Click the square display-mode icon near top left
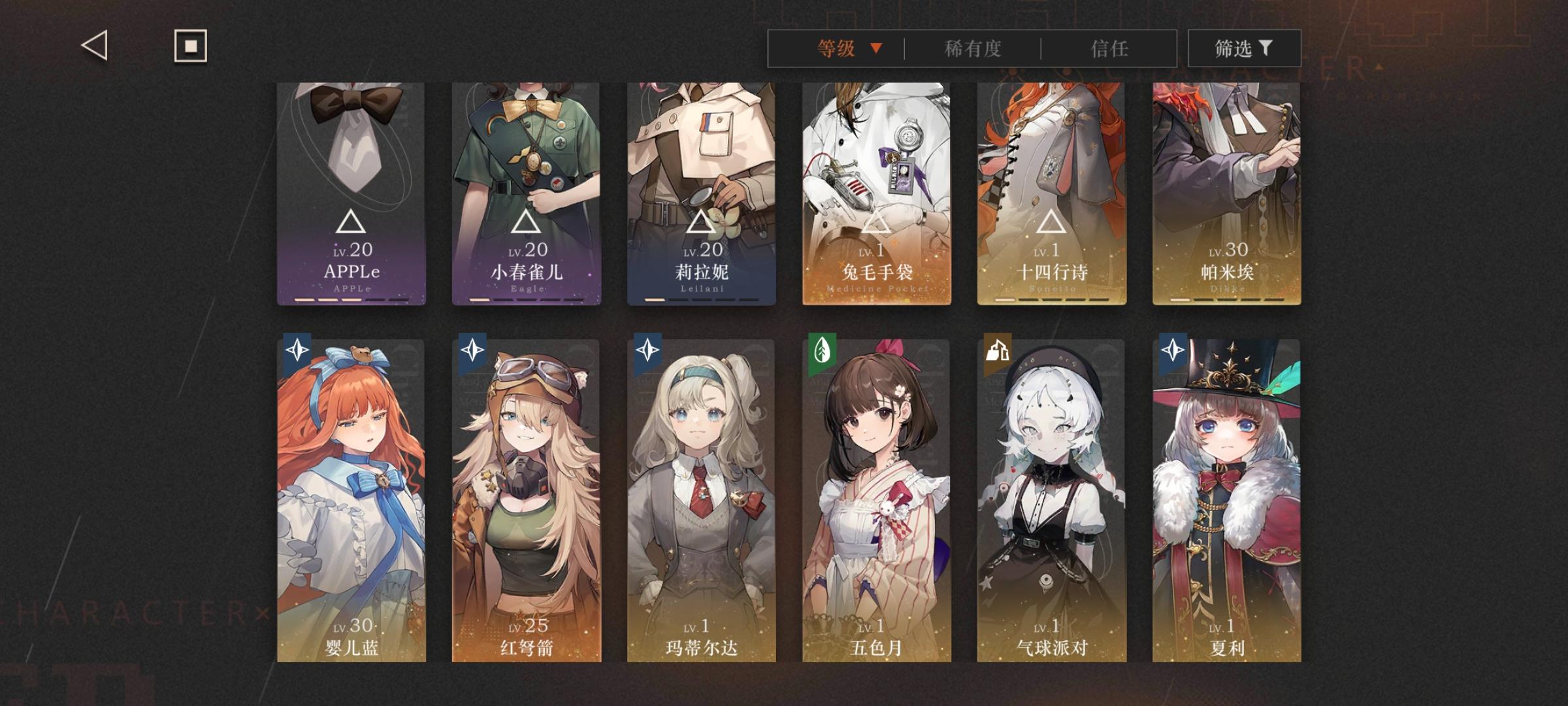This screenshot has width=1568, height=706. click(189, 46)
